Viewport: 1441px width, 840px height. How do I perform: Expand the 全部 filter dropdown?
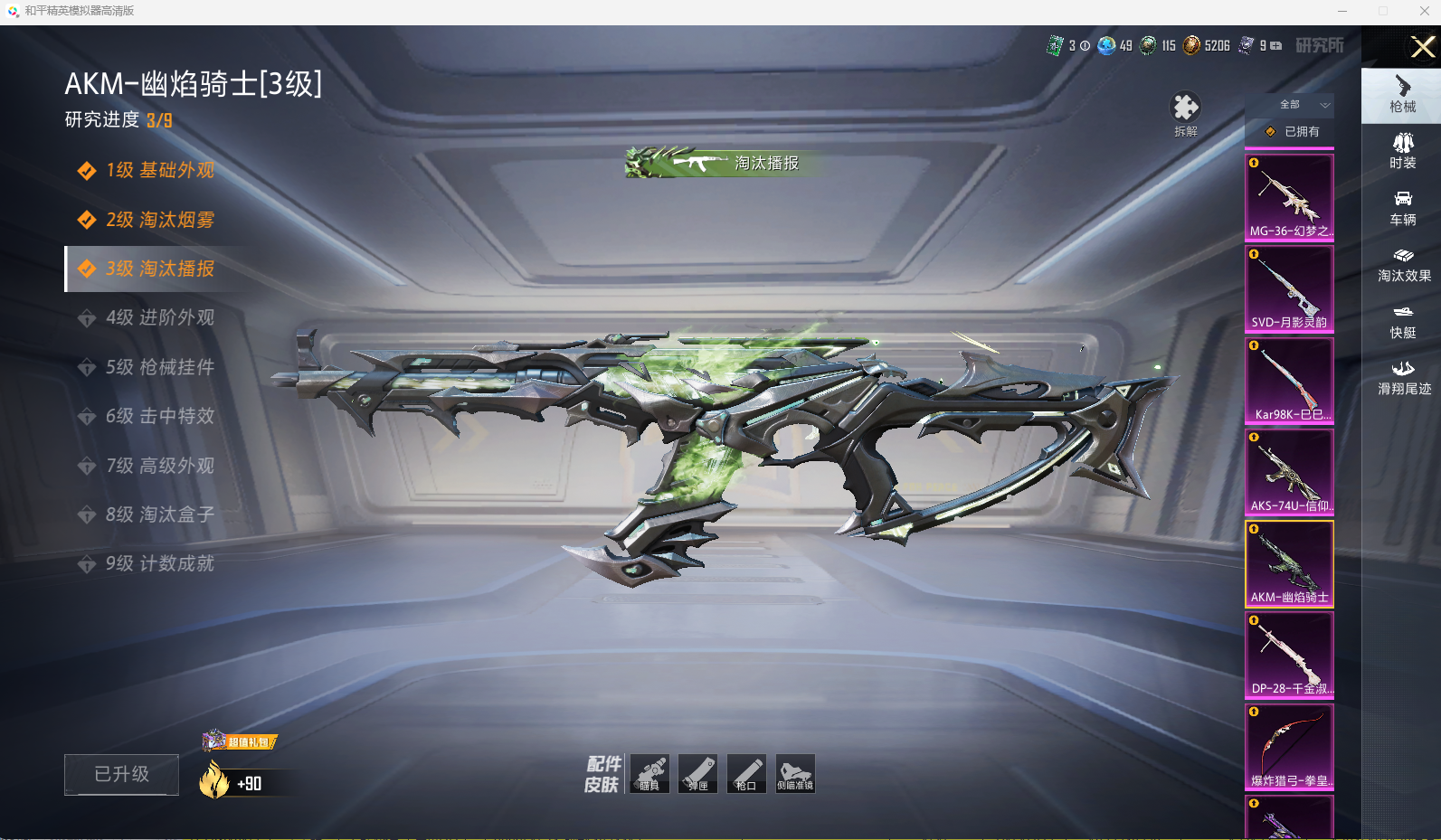tap(1289, 105)
